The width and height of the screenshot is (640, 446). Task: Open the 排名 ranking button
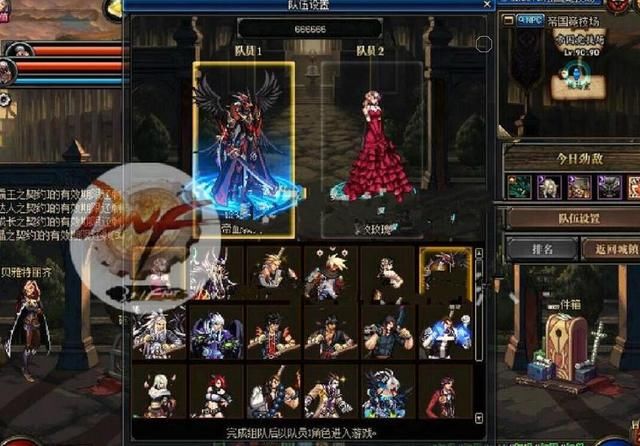(539, 247)
